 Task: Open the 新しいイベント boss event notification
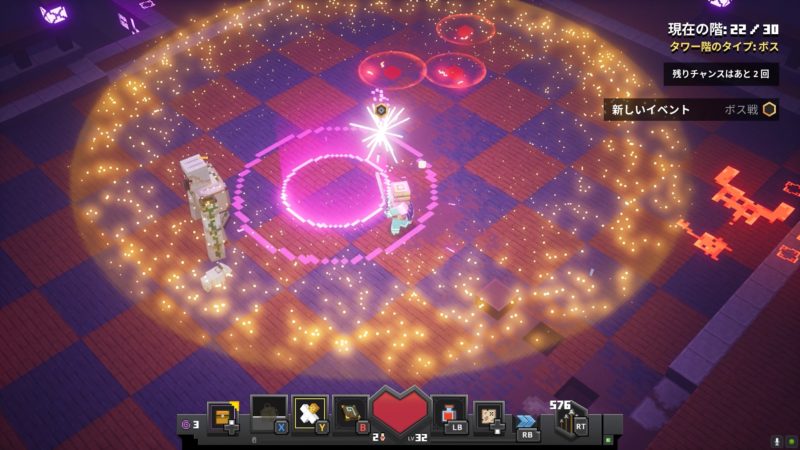[690, 110]
